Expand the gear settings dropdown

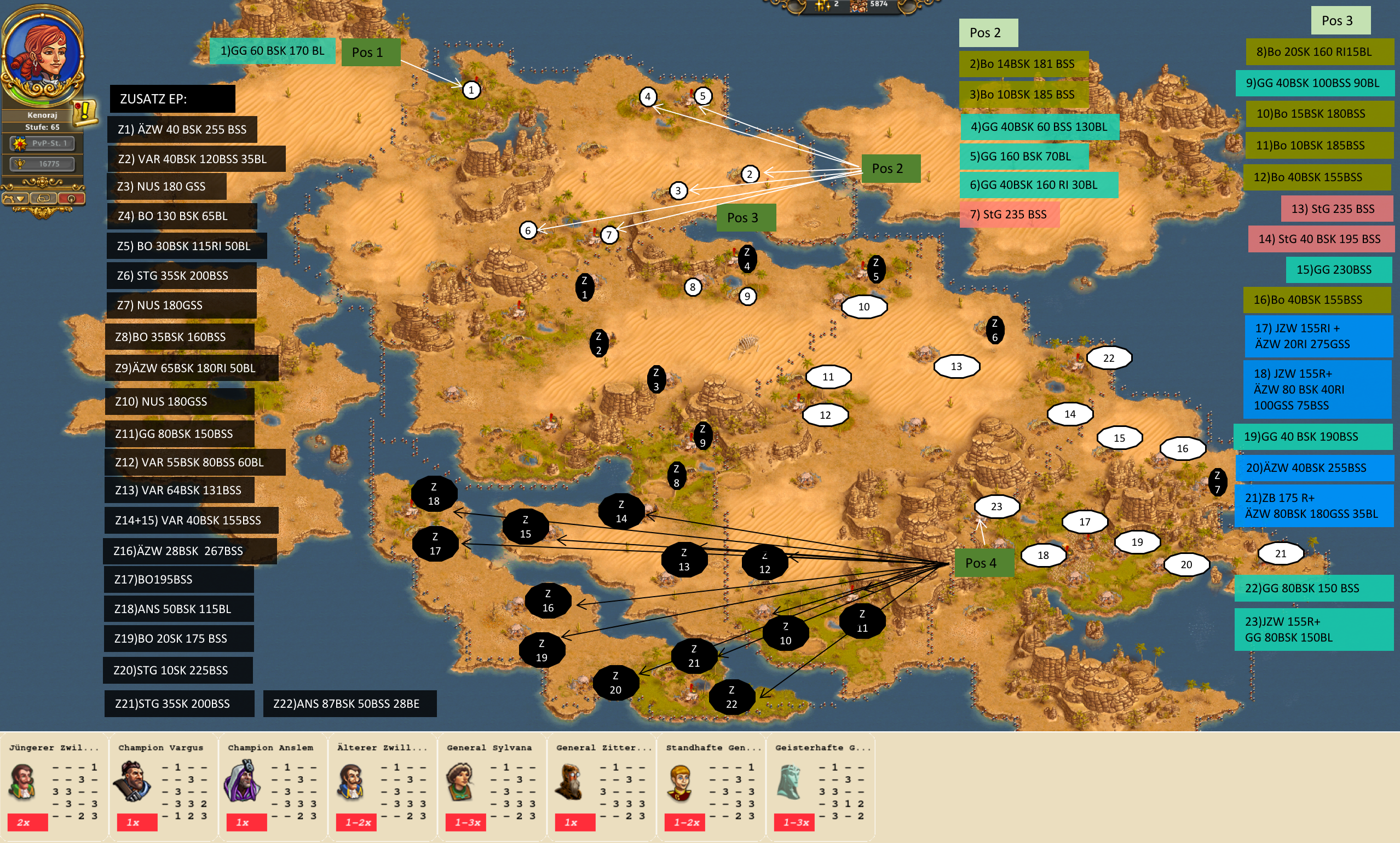tap(16, 199)
